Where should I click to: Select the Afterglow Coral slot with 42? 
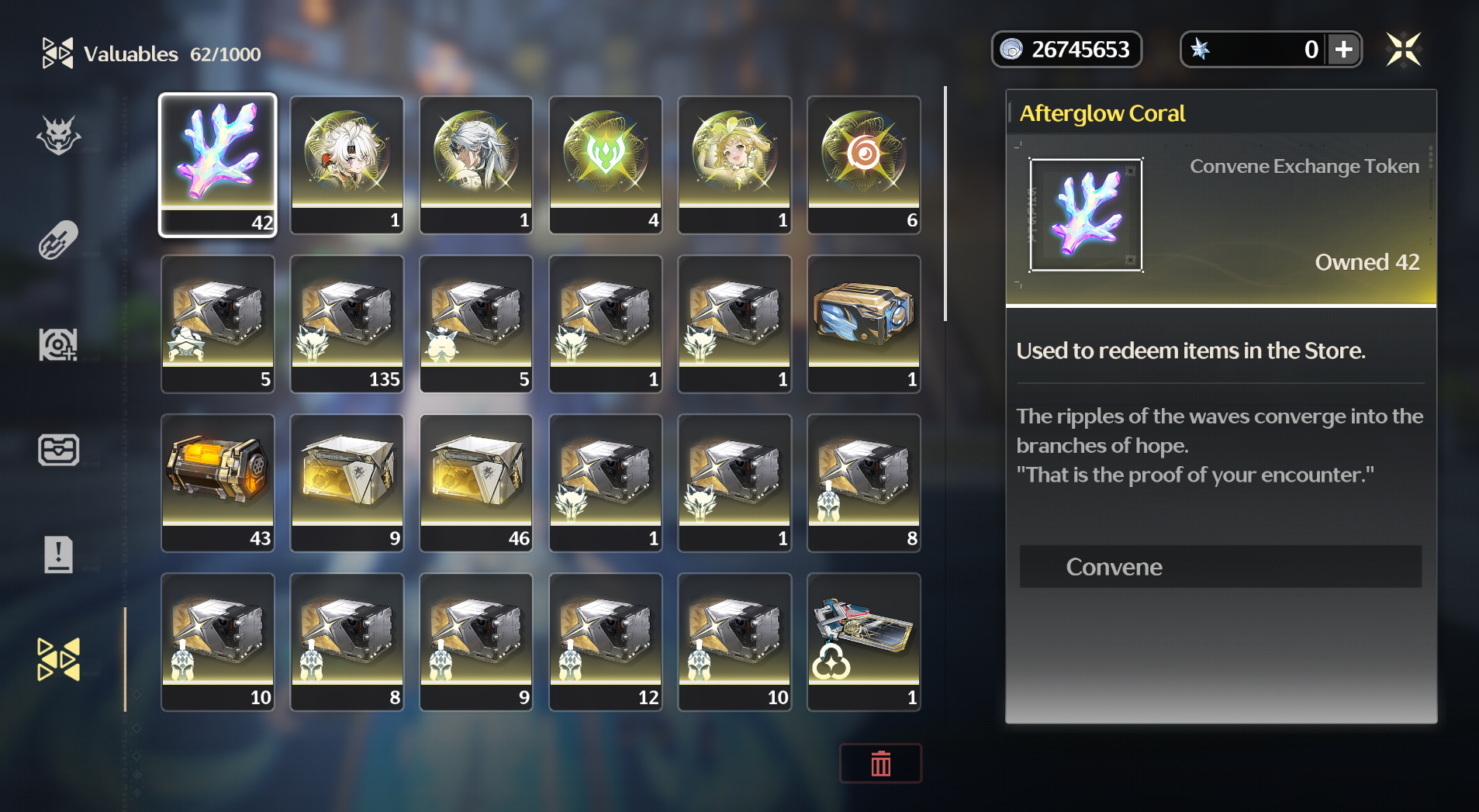pos(218,164)
